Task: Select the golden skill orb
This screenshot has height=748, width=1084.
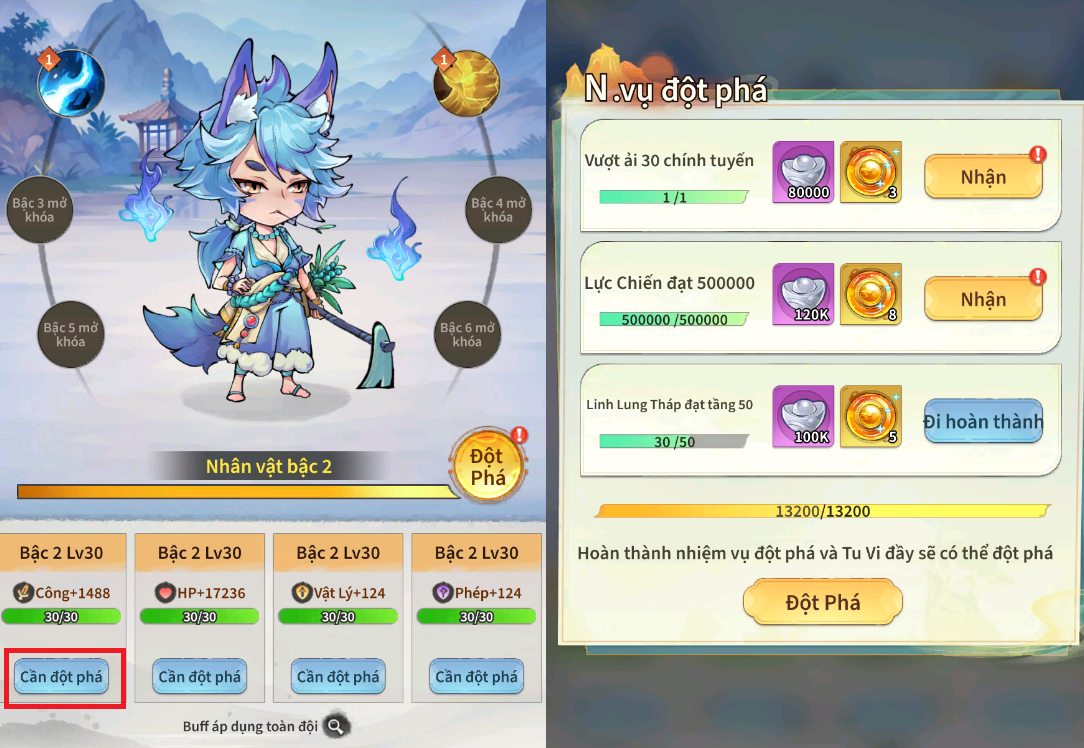Action: pyautogui.click(x=466, y=83)
